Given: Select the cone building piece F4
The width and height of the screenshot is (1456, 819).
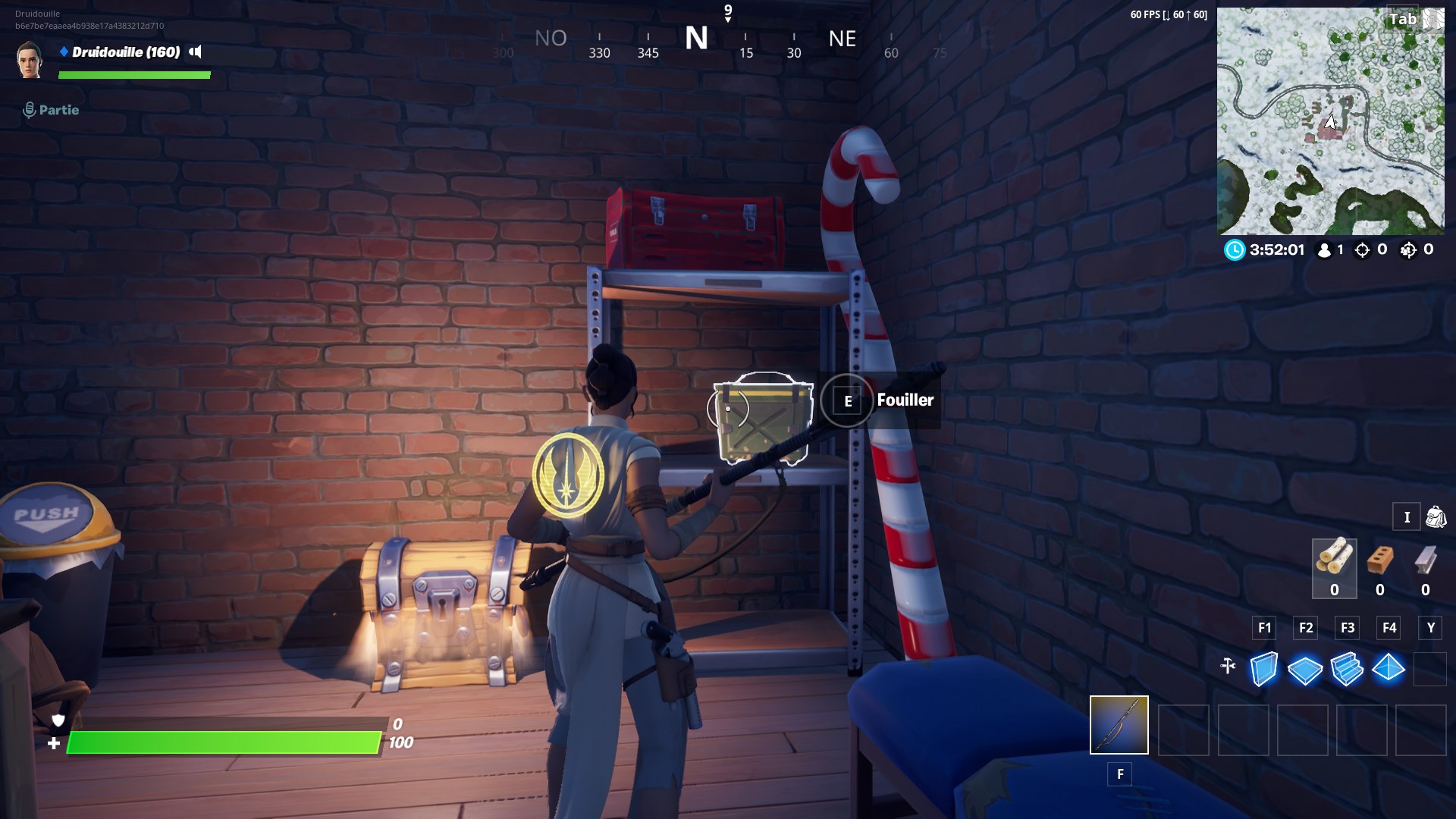Looking at the screenshot, I should [x=1390, y=669].
